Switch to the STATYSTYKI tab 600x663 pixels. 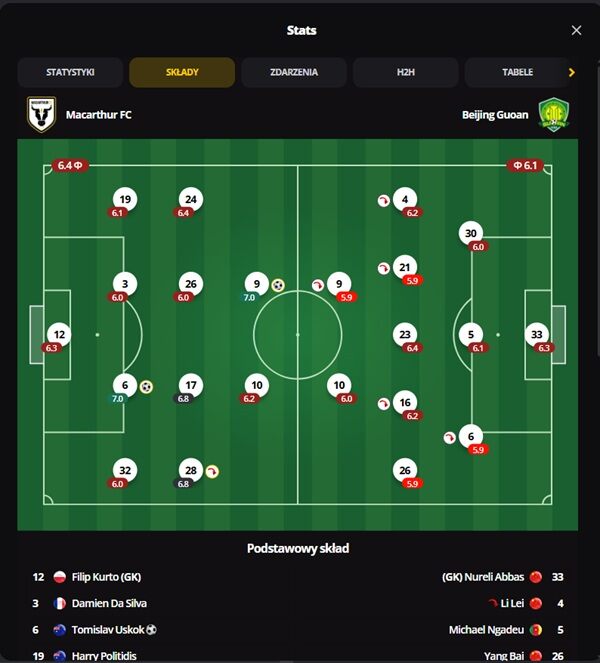(x=70, y=72)
